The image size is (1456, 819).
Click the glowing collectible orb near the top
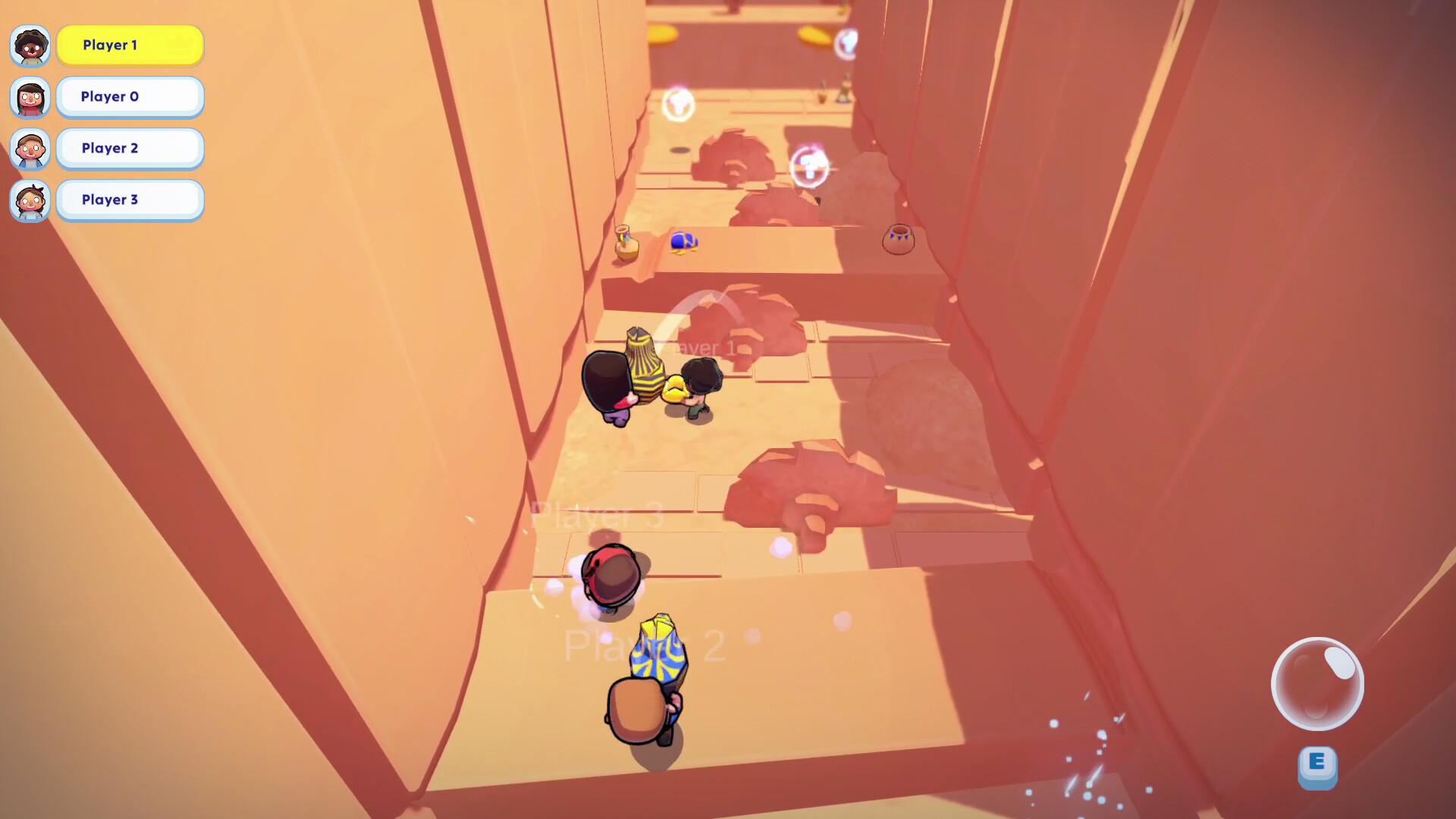click(678, 105)
